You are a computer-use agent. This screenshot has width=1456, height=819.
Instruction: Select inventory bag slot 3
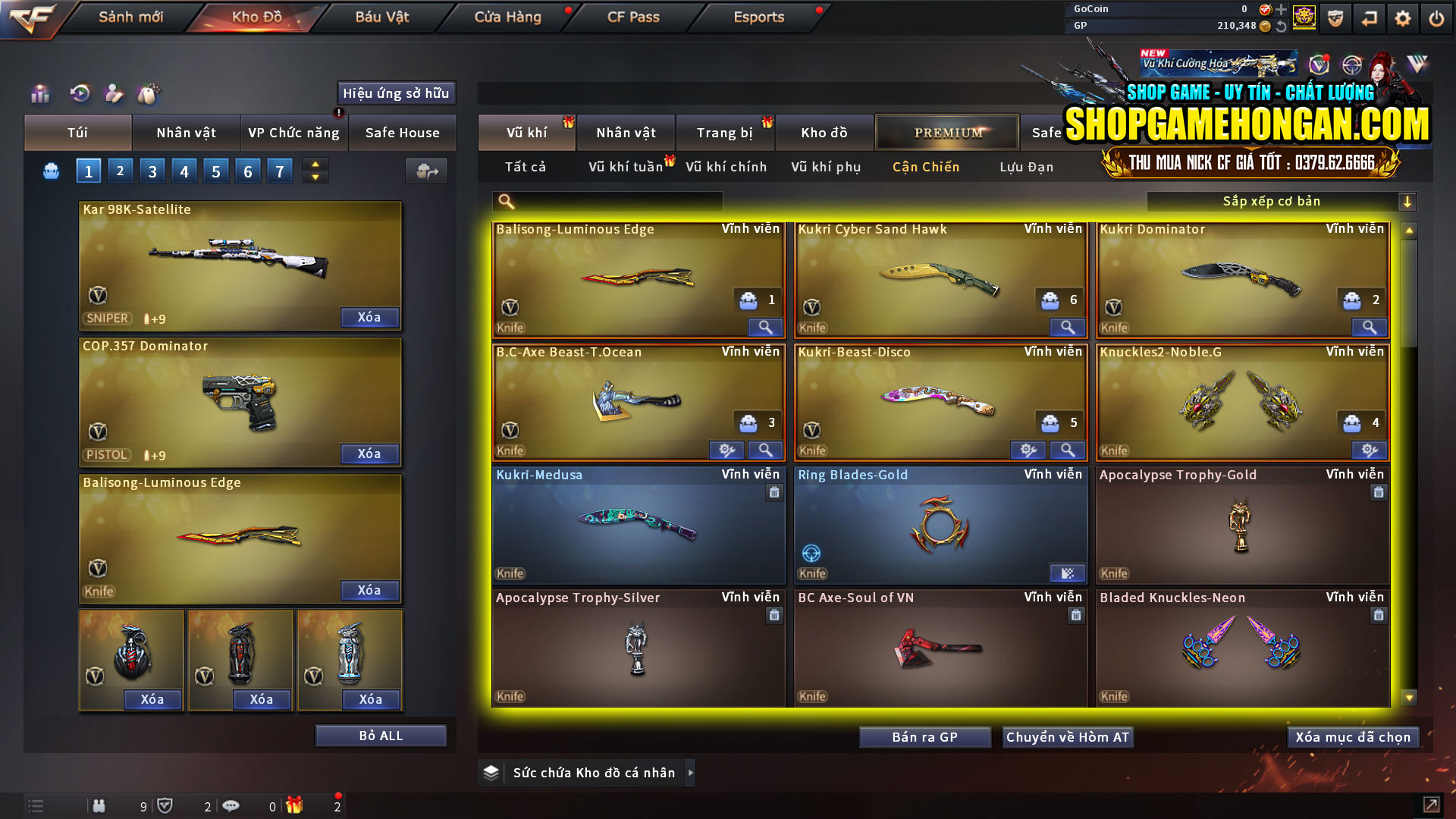tap(152, 171)
